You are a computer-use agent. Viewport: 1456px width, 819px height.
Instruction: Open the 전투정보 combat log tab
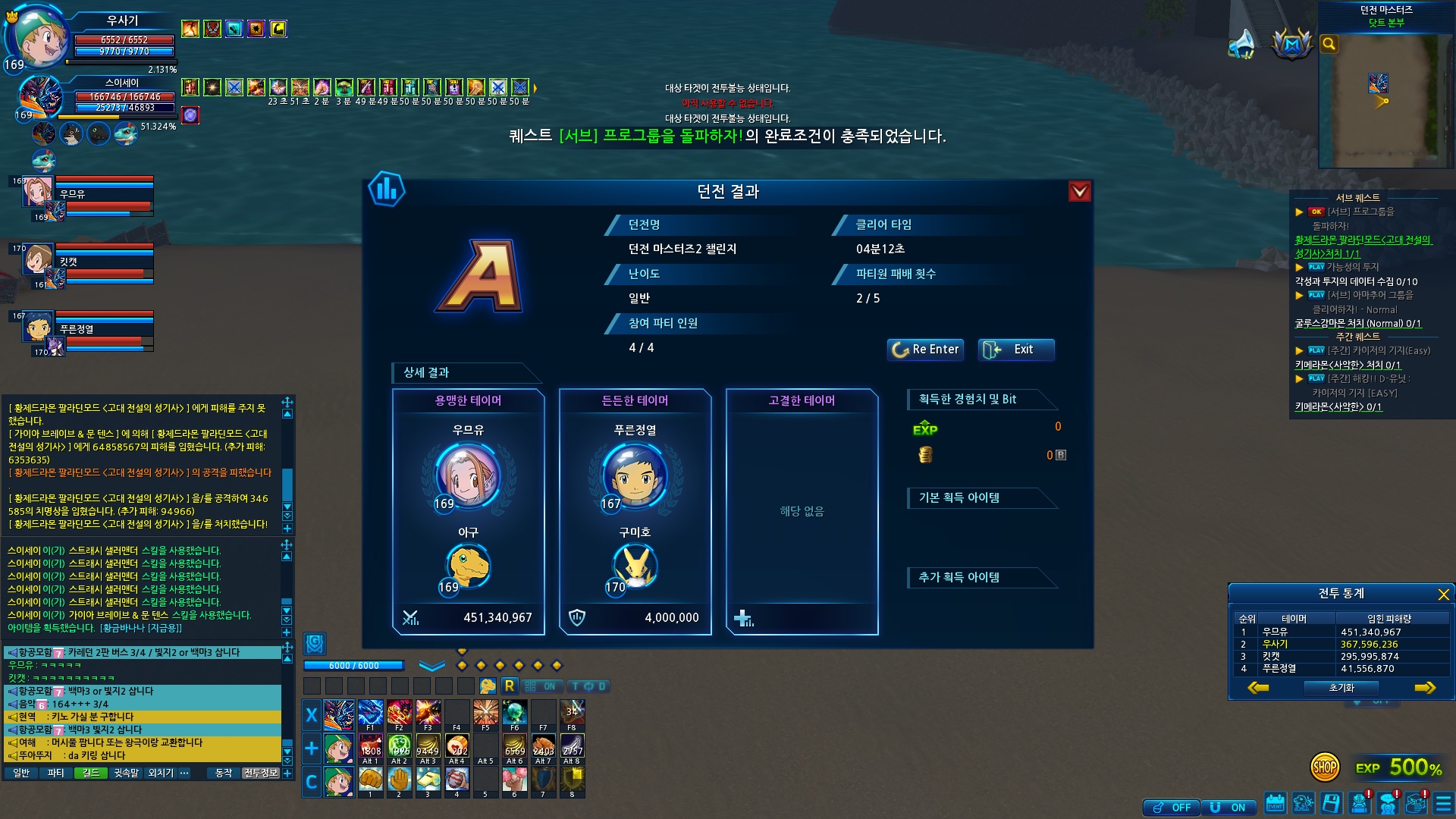[261, 773]
